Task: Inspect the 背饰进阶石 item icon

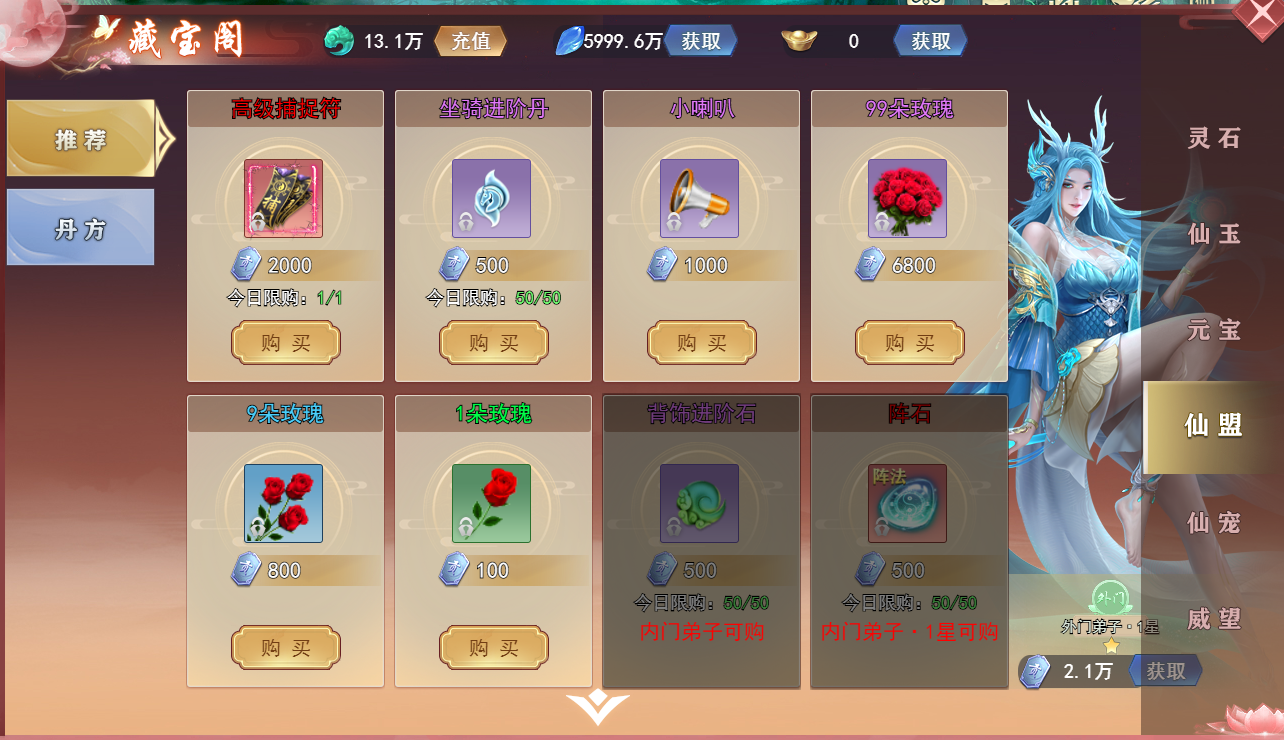Action: (x=699, y=503)
